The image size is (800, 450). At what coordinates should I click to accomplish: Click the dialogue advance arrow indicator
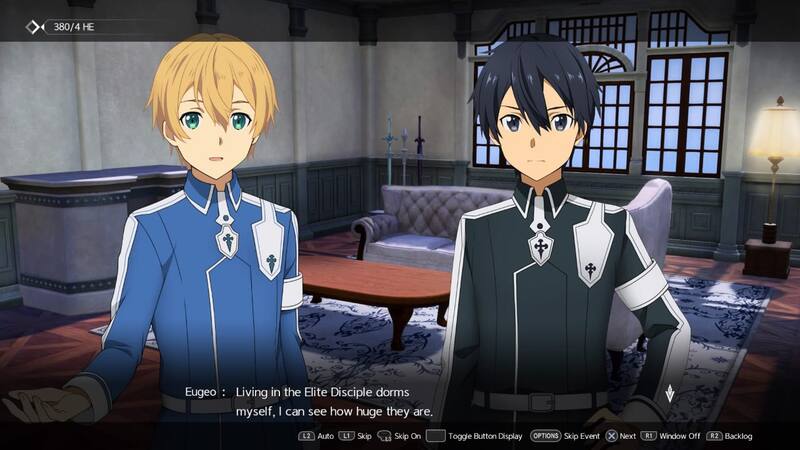point(668,393)
